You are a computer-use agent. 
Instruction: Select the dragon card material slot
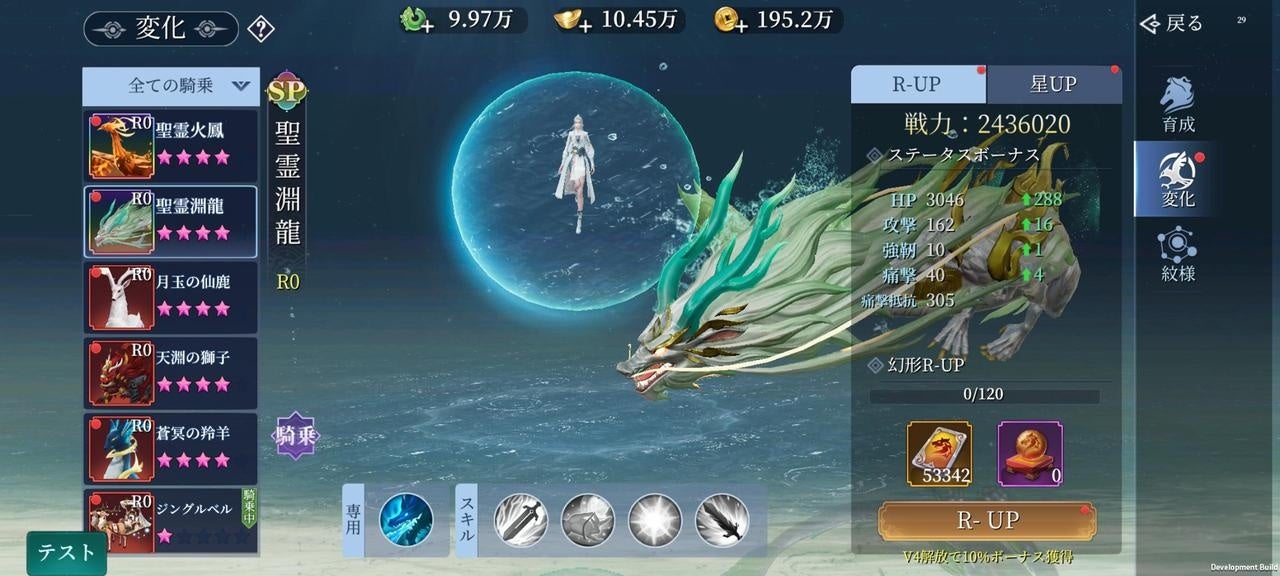coord(939,453)
